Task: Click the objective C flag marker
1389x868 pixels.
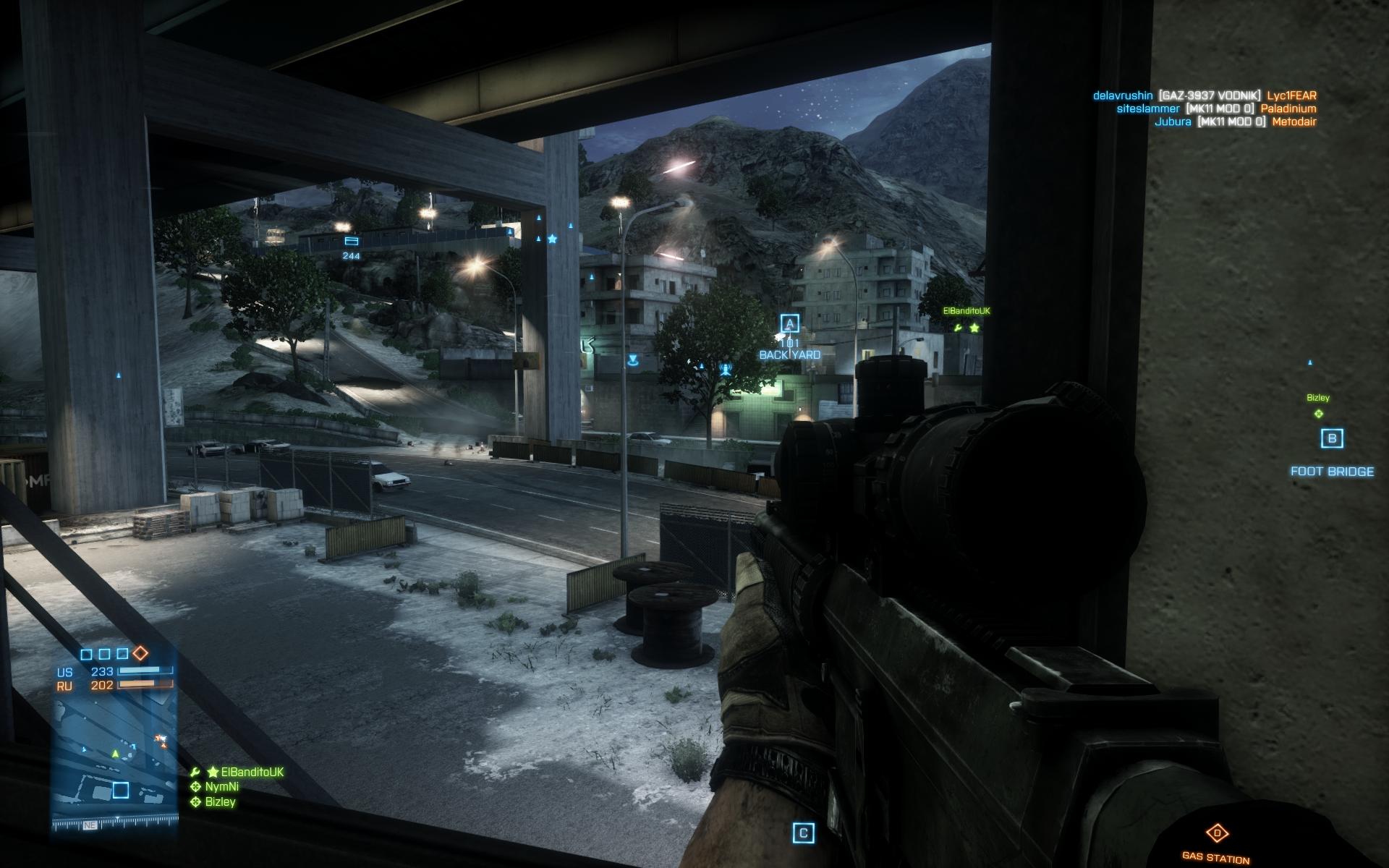Action: click(x=803, y=833)
